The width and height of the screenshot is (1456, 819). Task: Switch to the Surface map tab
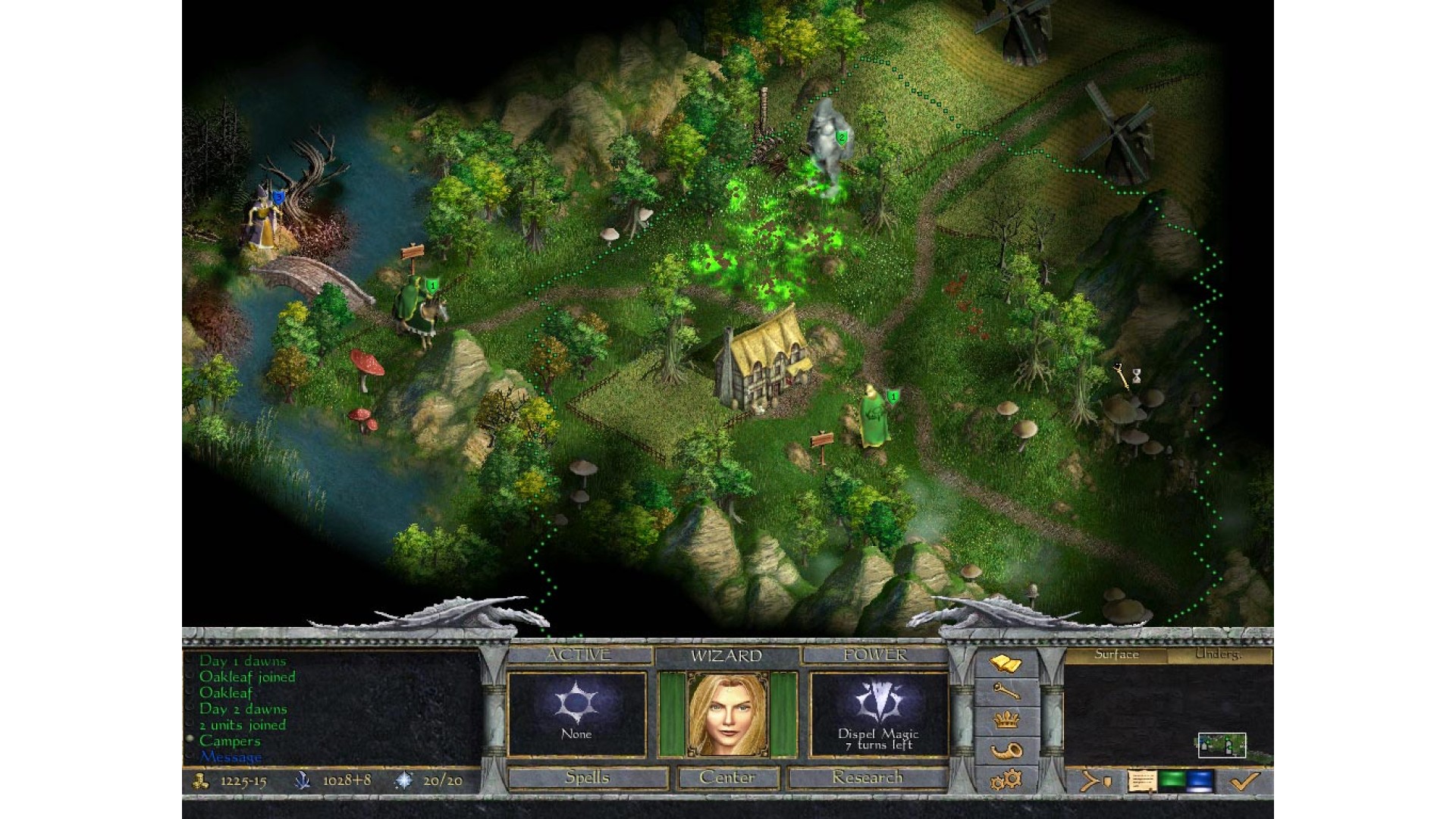coord(1116,654)
